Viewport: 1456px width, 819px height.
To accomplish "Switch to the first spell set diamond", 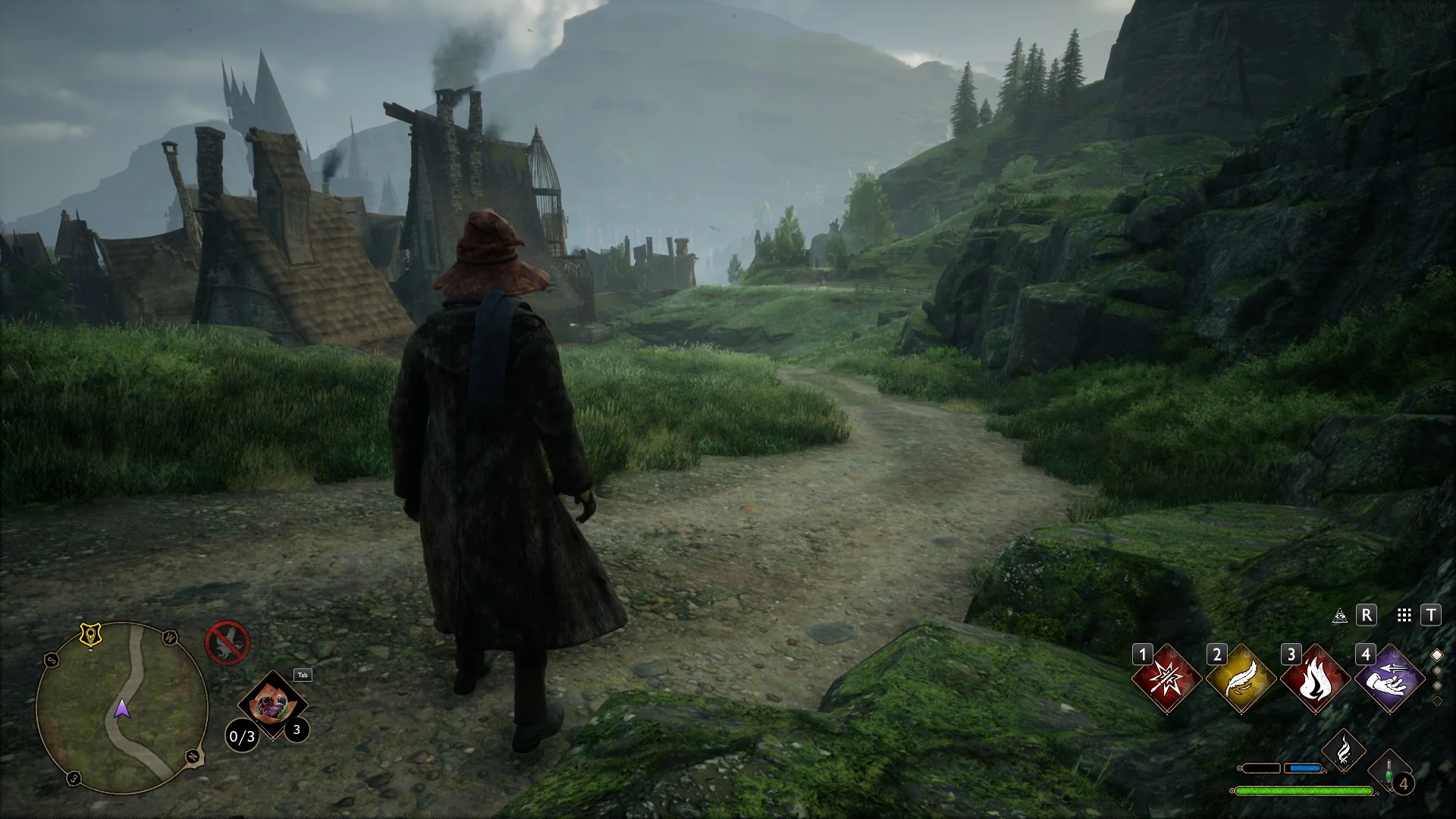I will pyautogui.click(x=1436, y=655).
